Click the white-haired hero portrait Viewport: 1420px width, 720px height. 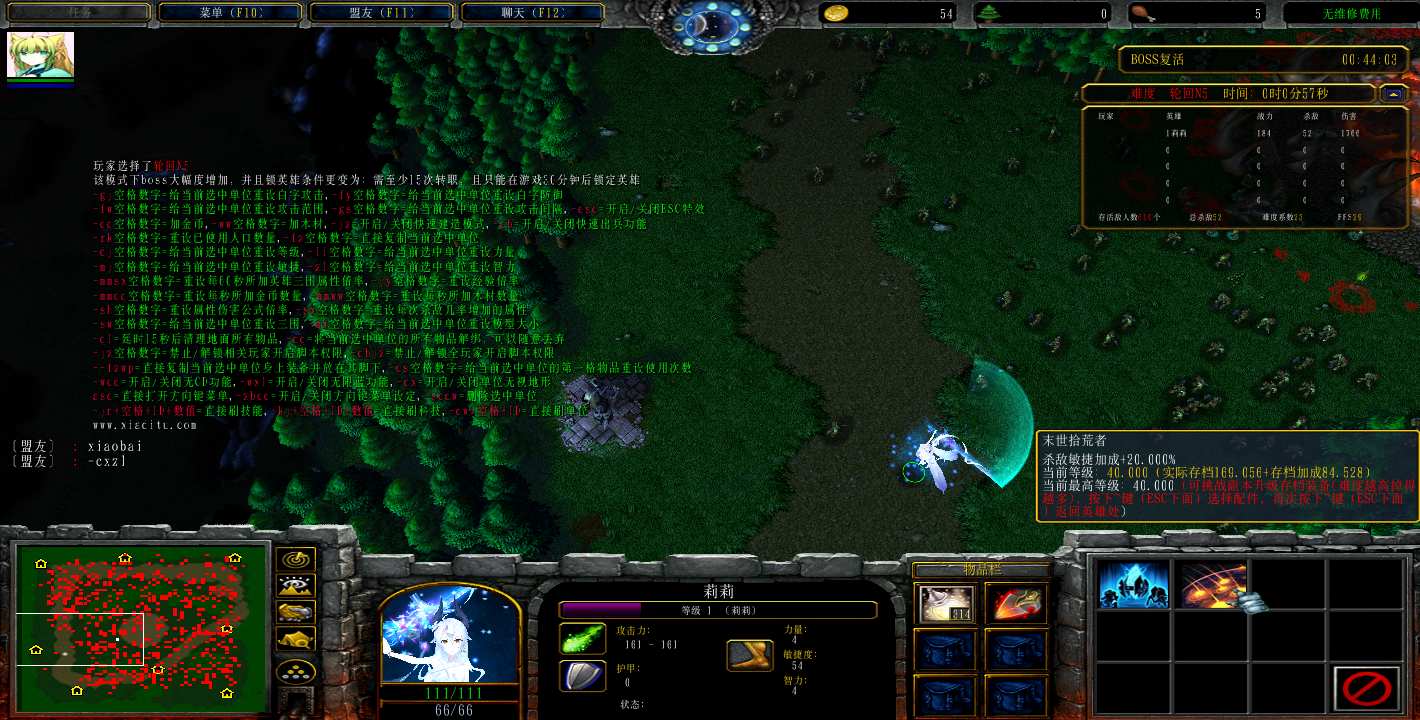(x=450, y=634)
